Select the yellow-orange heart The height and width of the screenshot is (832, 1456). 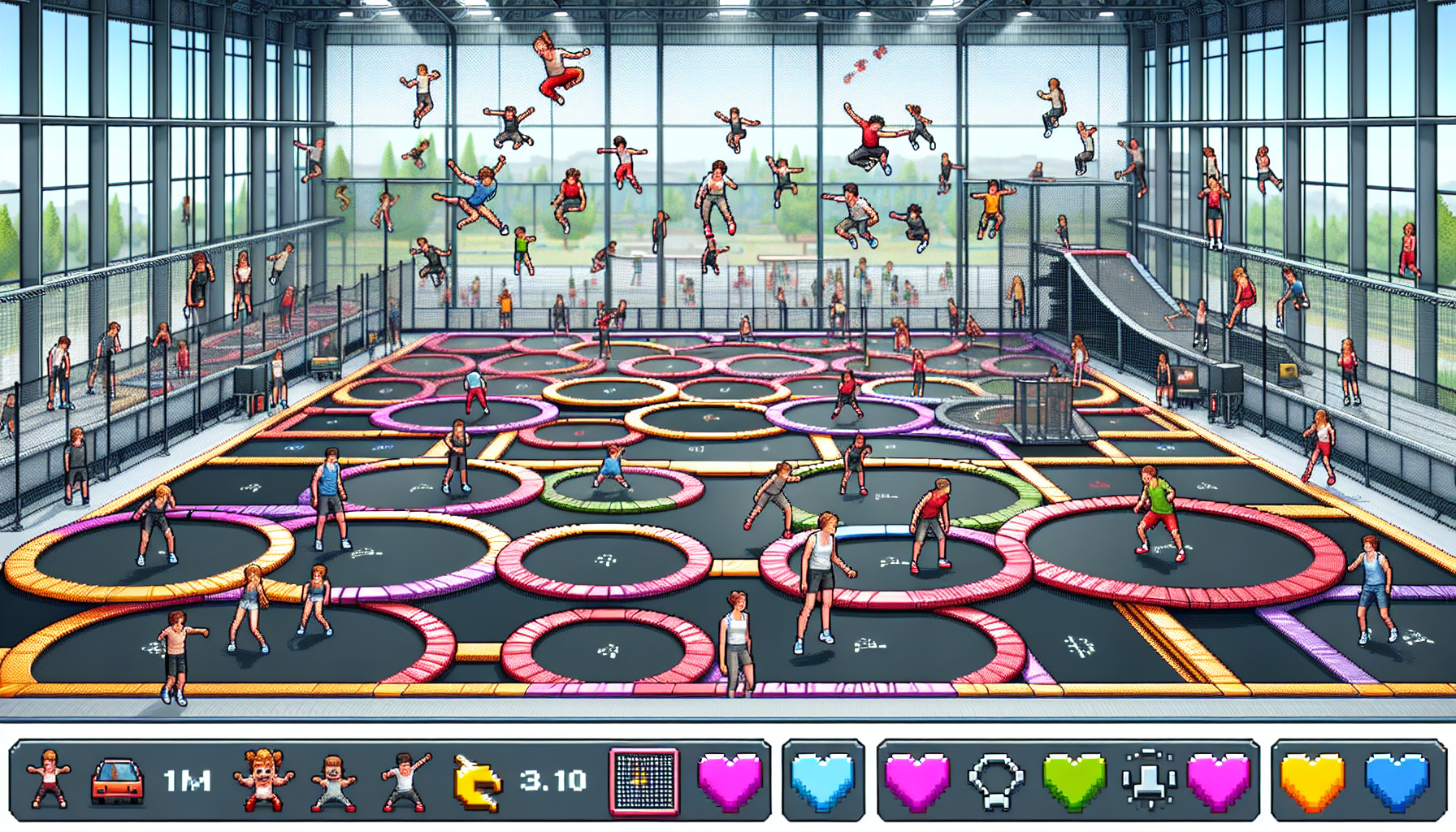1312,782
